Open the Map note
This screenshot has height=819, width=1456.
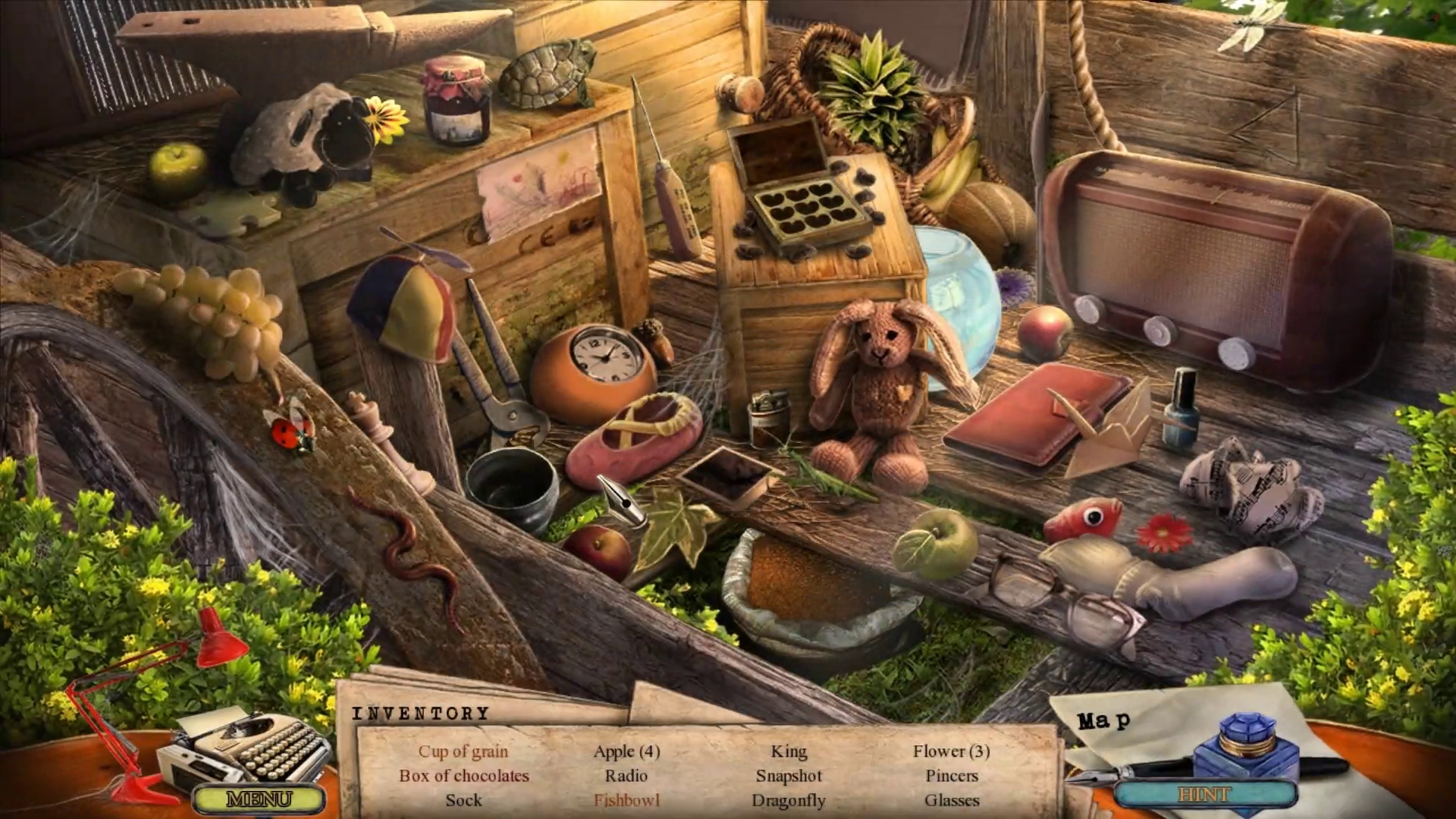click(1104, 720)
